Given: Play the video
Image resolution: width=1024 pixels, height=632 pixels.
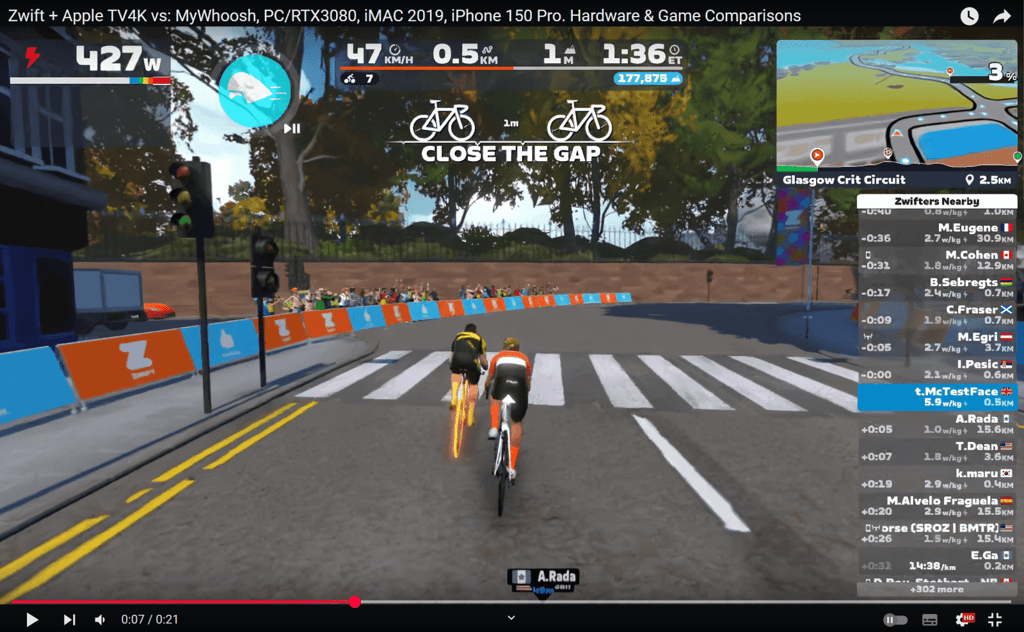Looking at the screenshot, I should coord(32,620).
